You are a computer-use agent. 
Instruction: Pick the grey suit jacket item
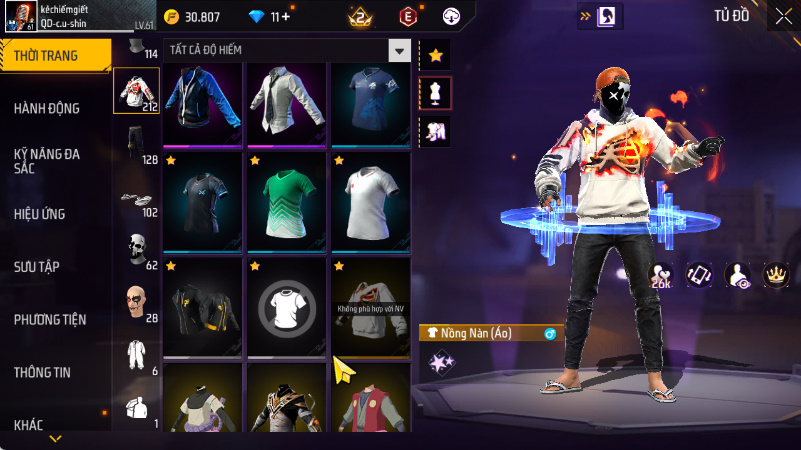pyautogui.click(x=287, y=103)
